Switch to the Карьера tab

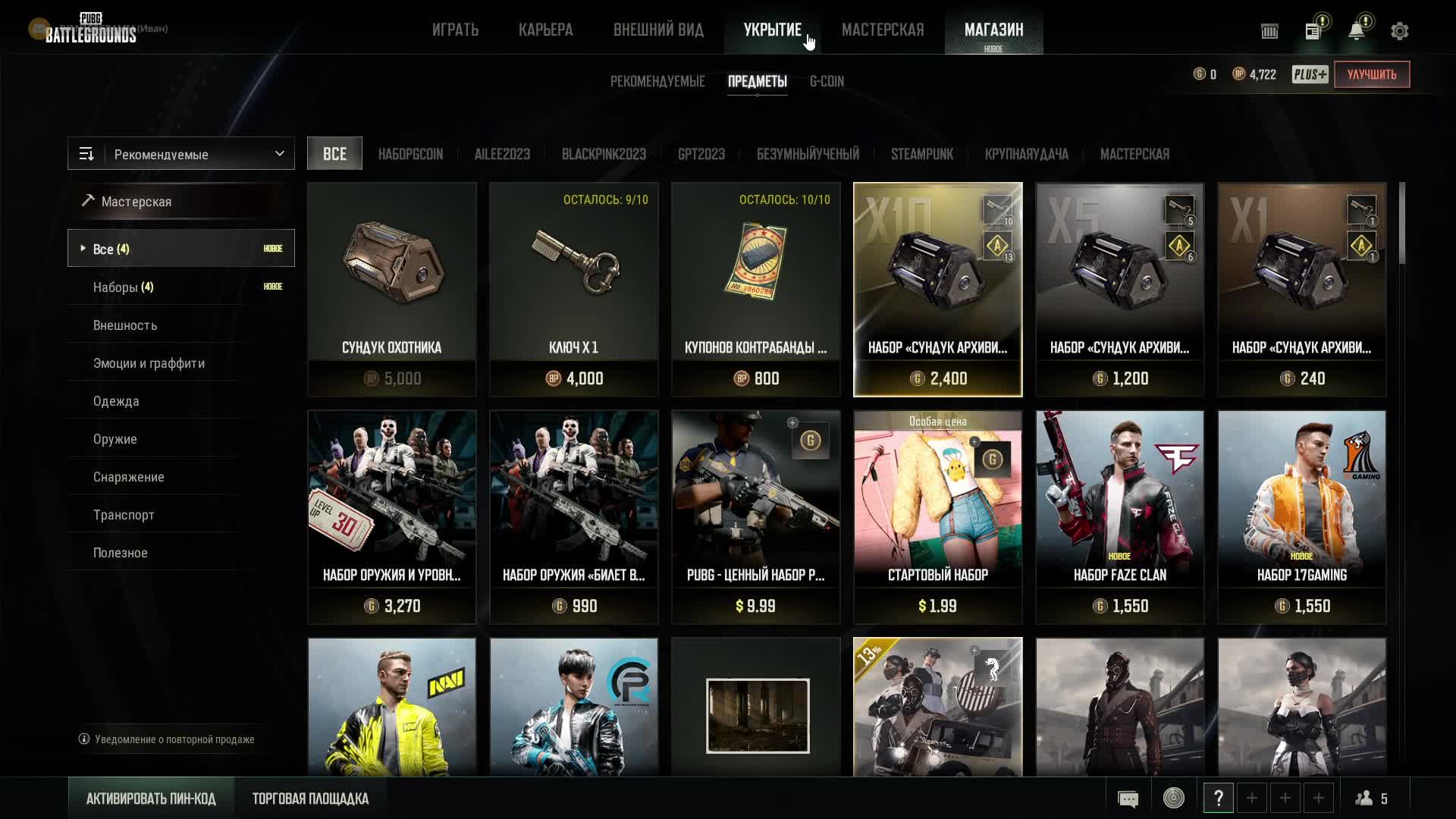[545, 30]
